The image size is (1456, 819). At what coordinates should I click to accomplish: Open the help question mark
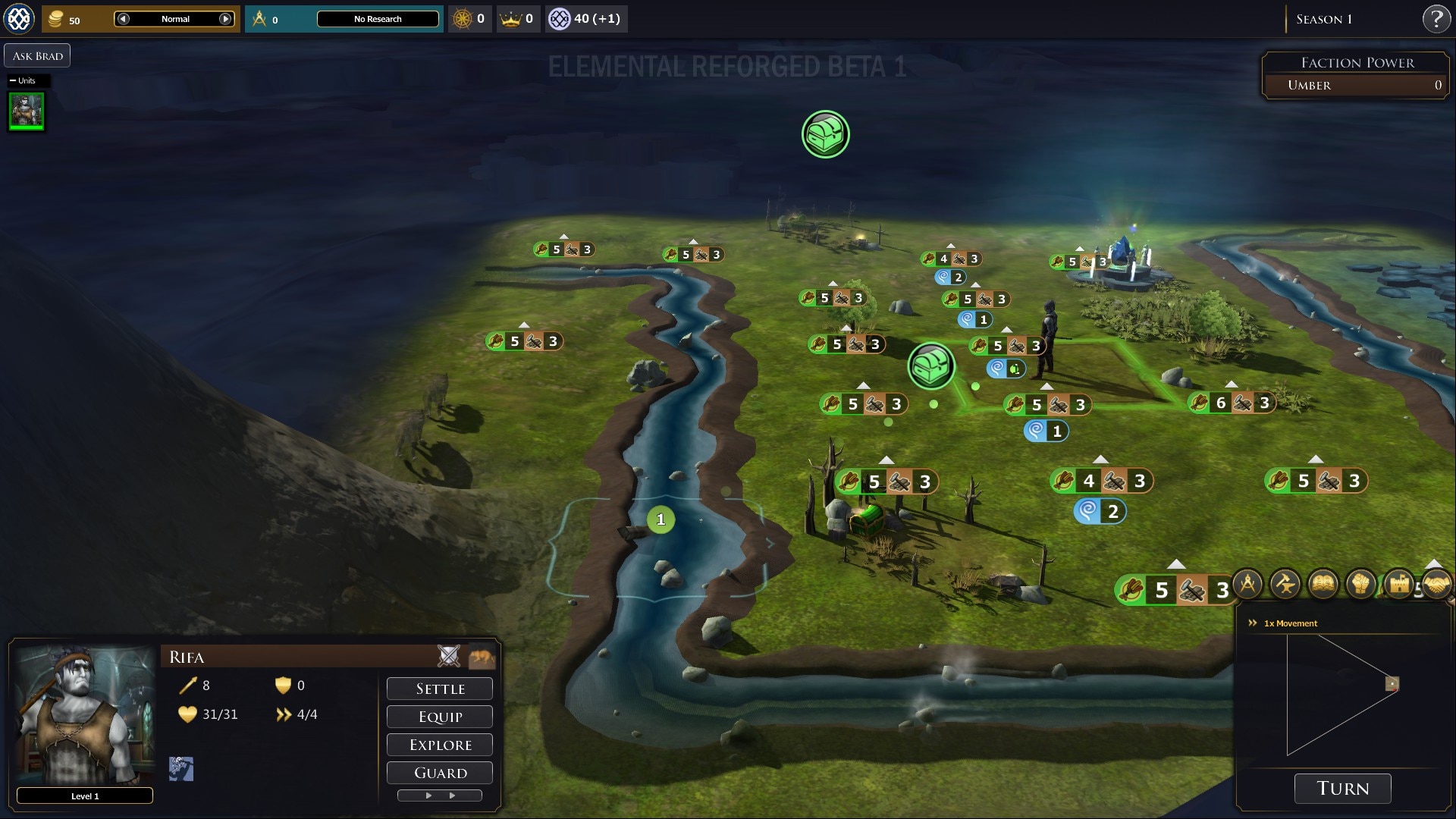click(x=1436, y=19)
